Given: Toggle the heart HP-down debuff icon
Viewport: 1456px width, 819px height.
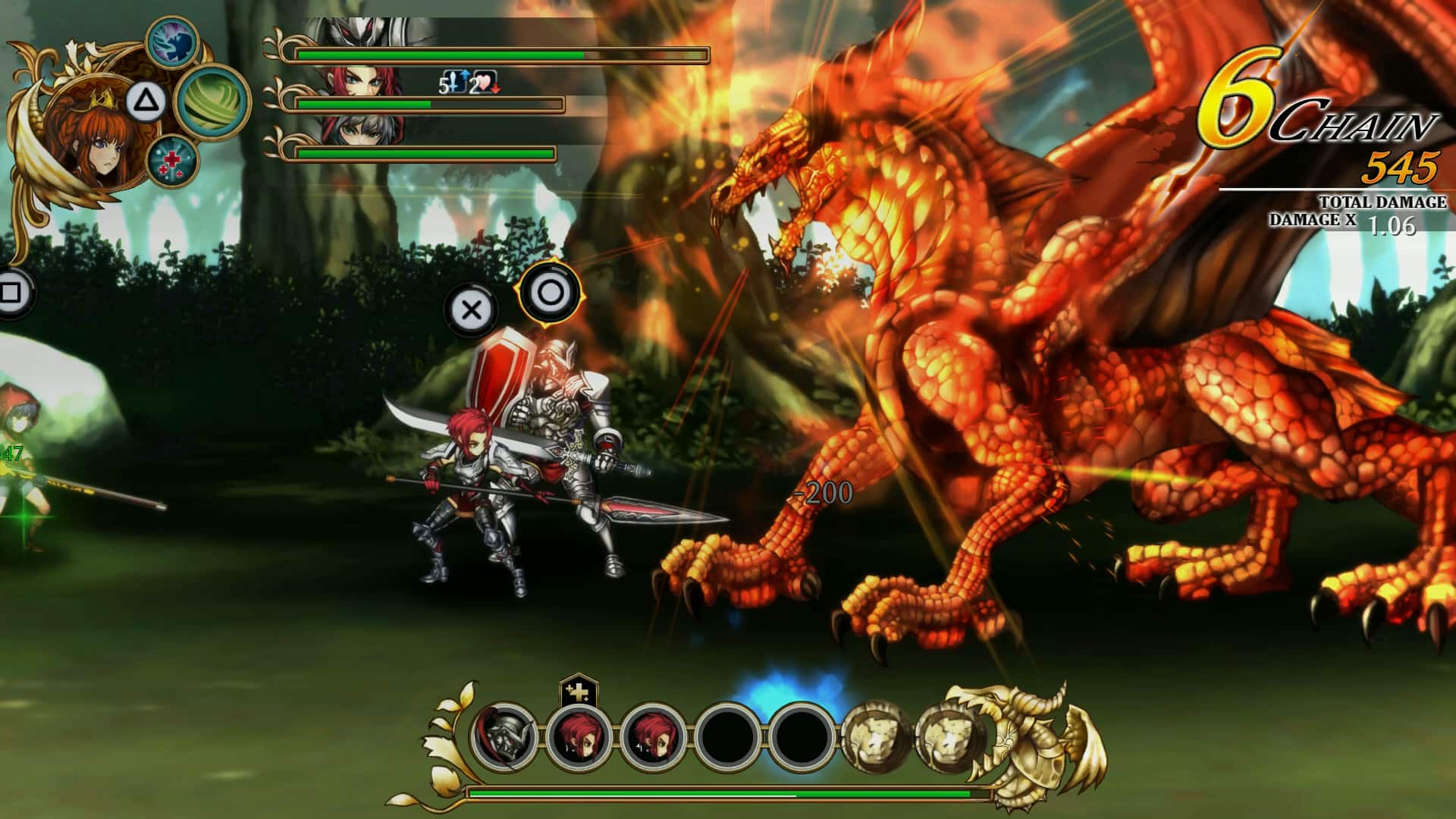Looking at the screenshot, I should (x=488, y=81).
